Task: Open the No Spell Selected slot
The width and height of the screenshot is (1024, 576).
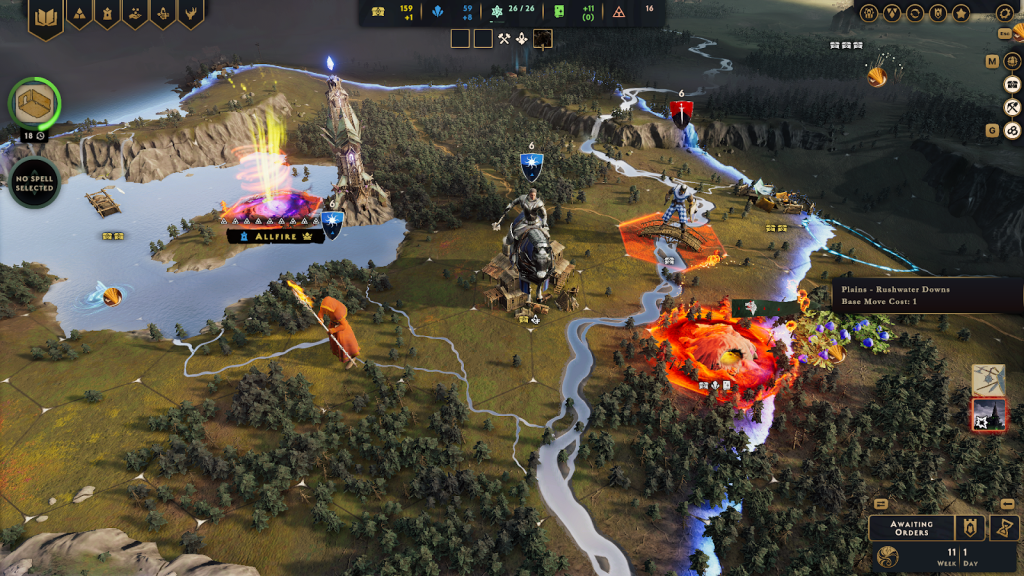Action: click(35, 182)
